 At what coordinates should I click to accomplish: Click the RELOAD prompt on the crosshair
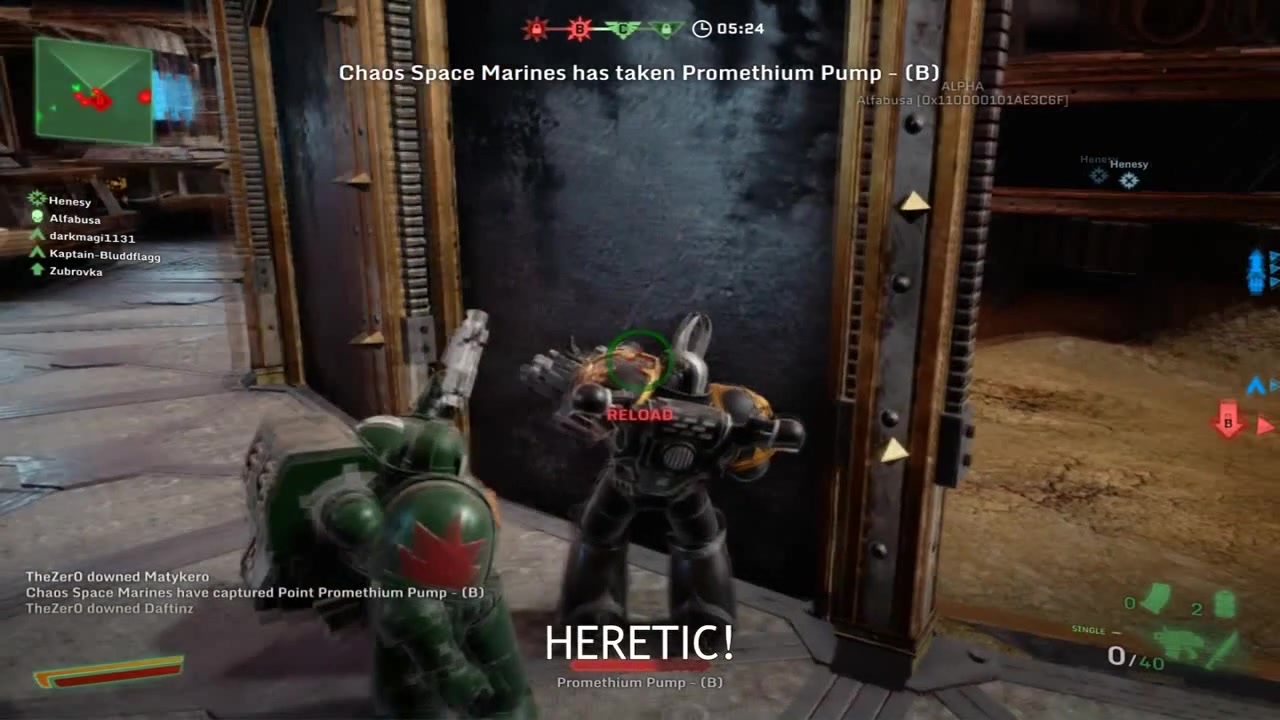(x=638, y=413)
